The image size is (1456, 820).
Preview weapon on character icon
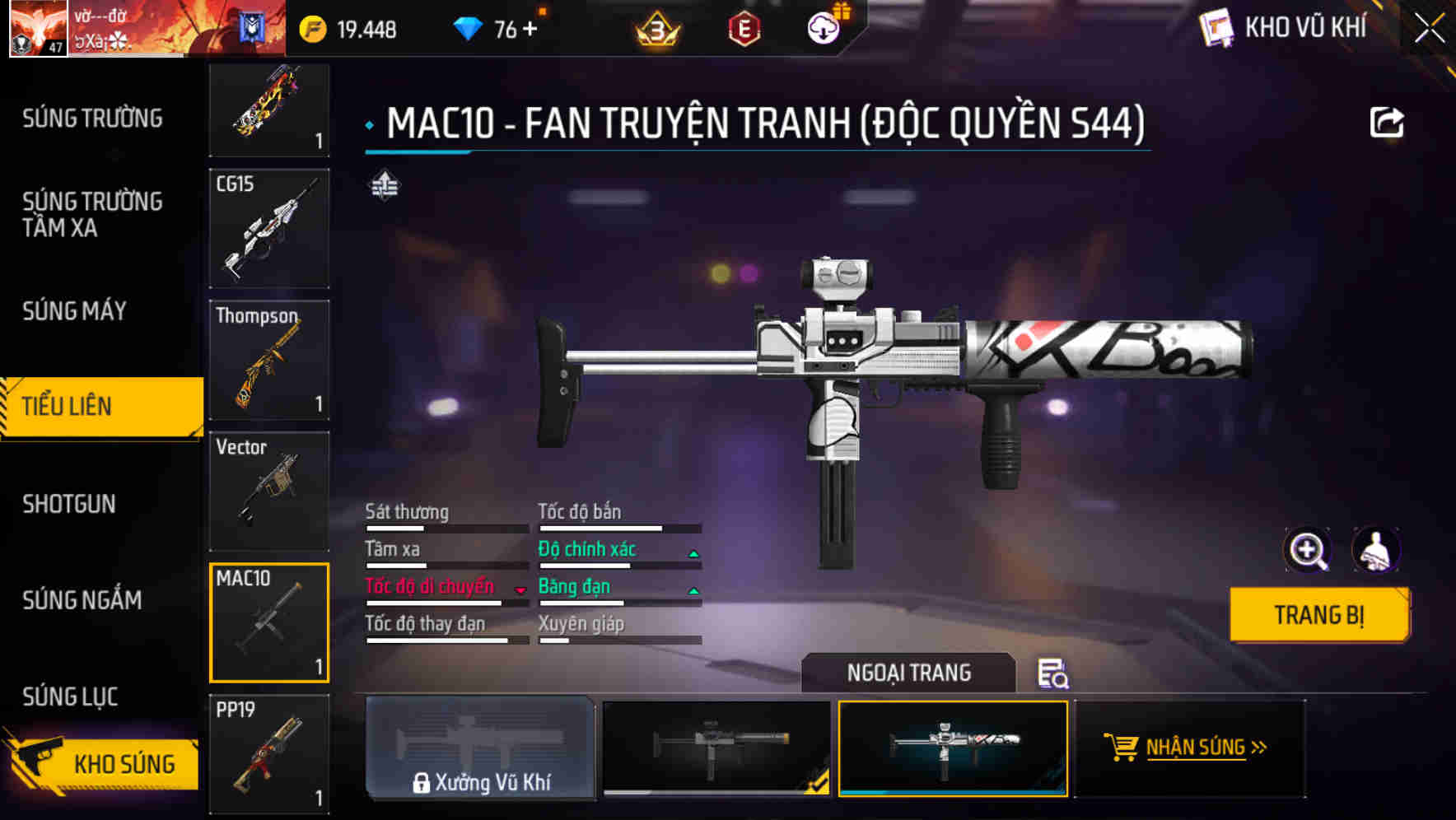1376,550
